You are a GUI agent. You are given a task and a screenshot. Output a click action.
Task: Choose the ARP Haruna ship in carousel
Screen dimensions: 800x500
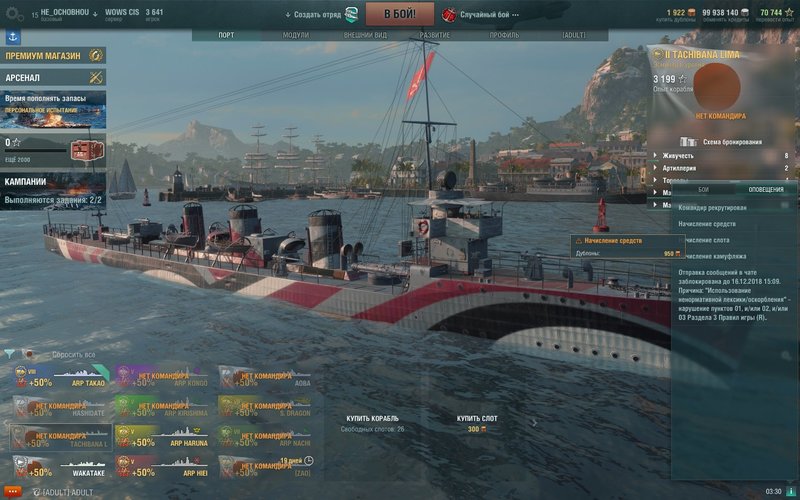162,437
